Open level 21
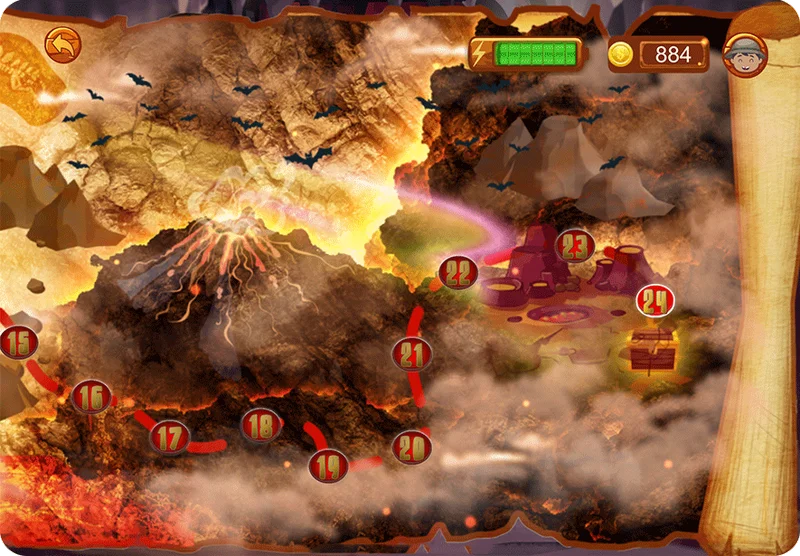This screenshot has height=556, width=800. coord(412,353)
